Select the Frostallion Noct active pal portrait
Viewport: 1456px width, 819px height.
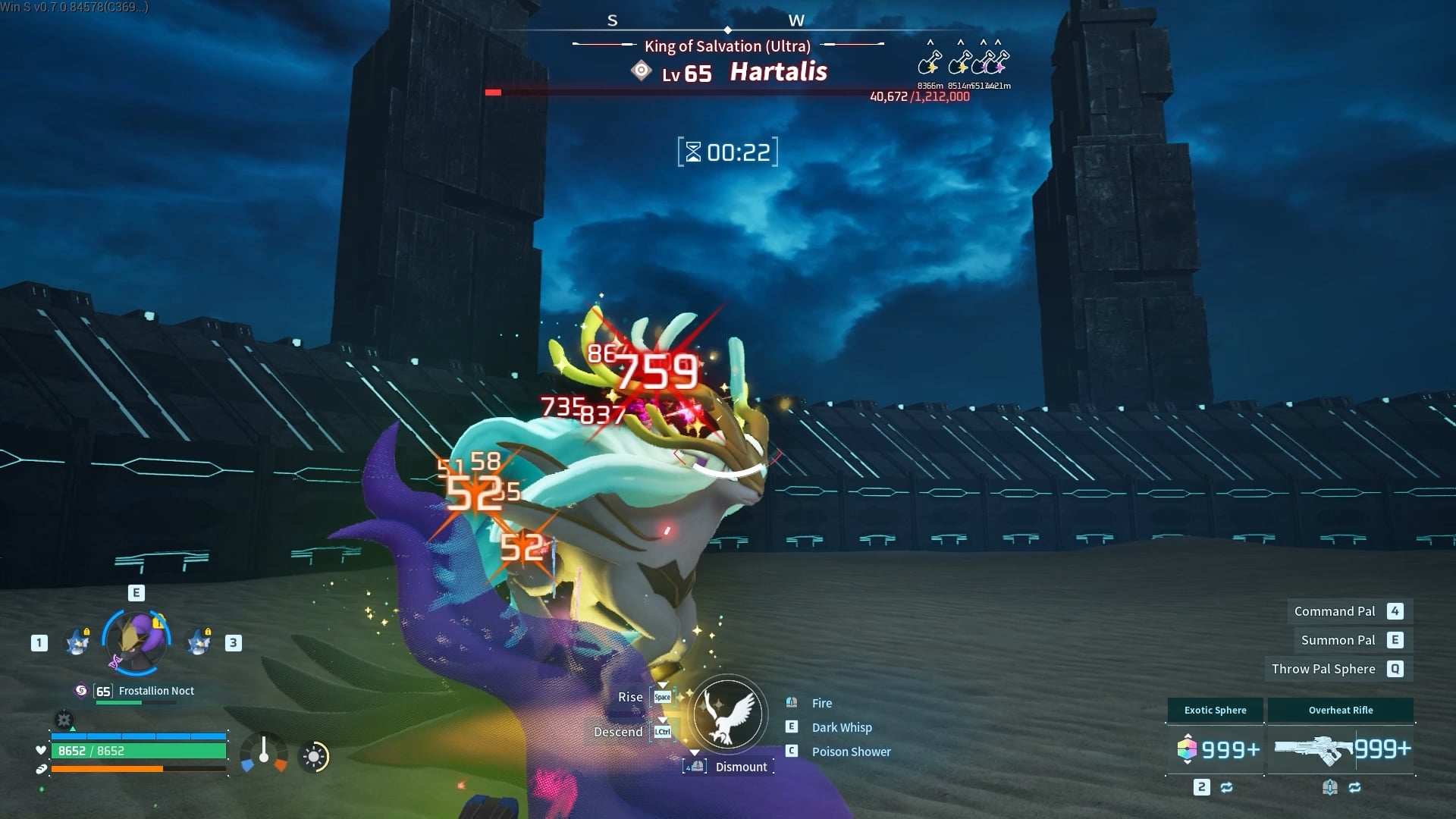[136, 642]
